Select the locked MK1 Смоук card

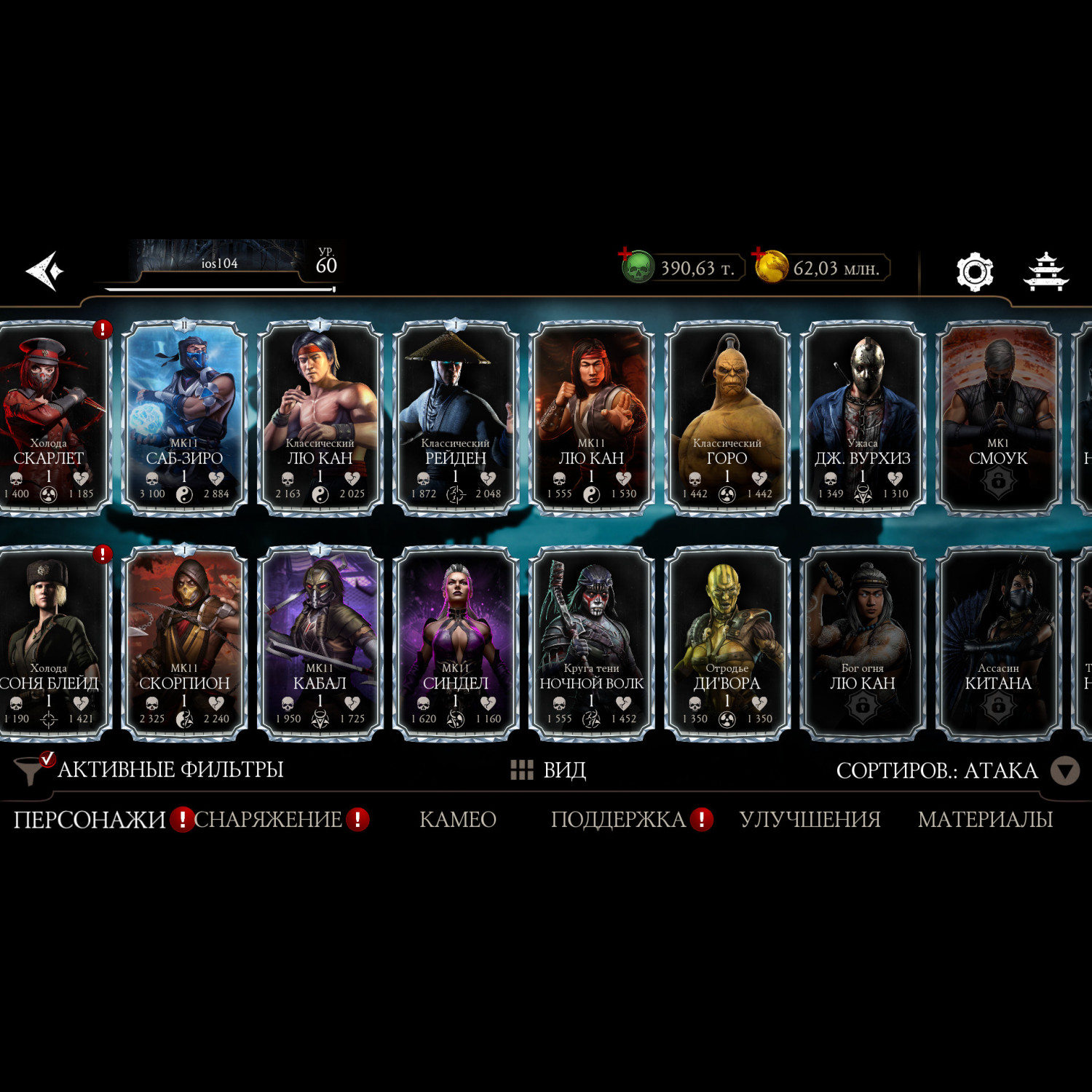click(x=998, y=419)
